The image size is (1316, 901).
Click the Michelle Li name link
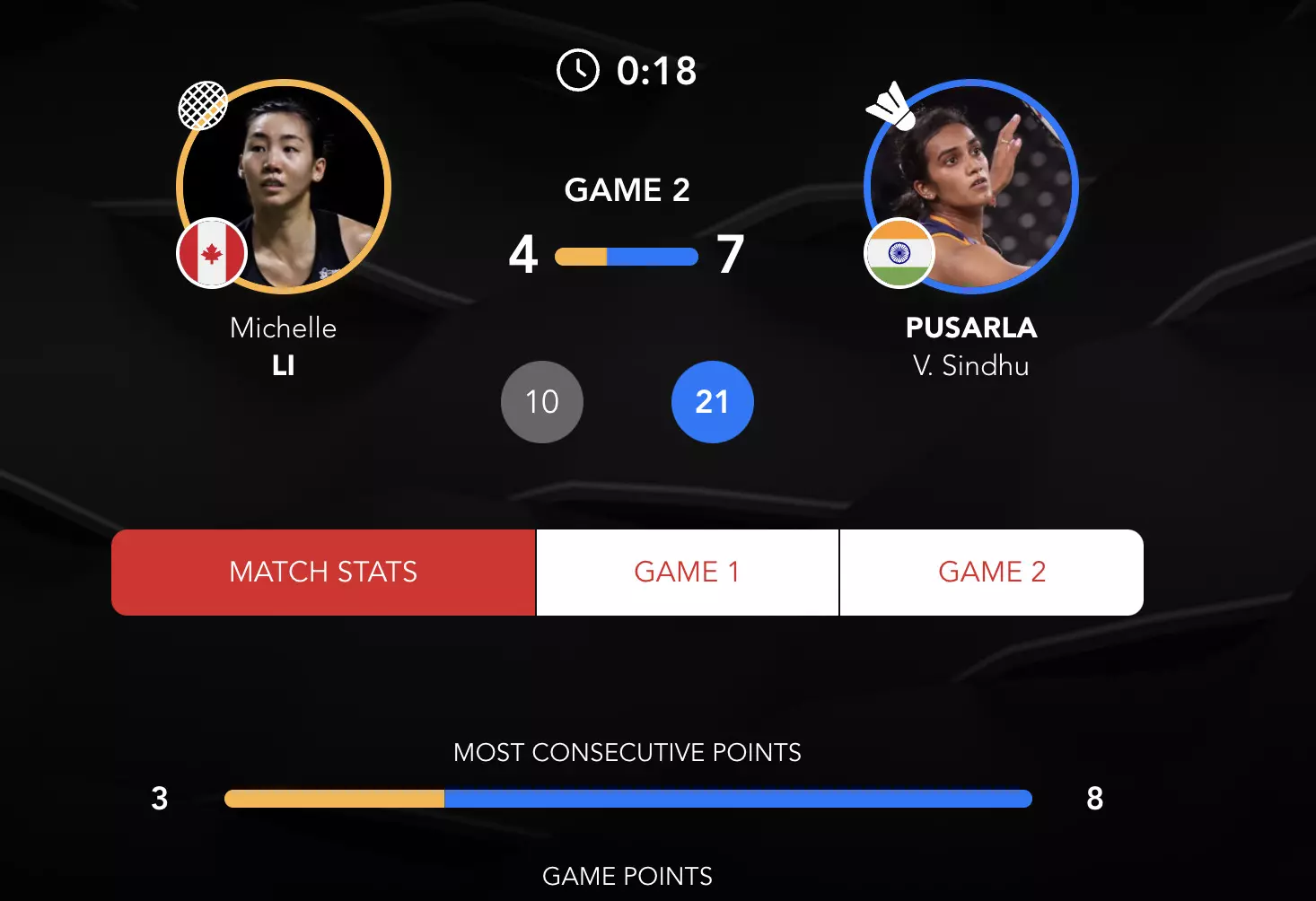[x=284, y=346]
